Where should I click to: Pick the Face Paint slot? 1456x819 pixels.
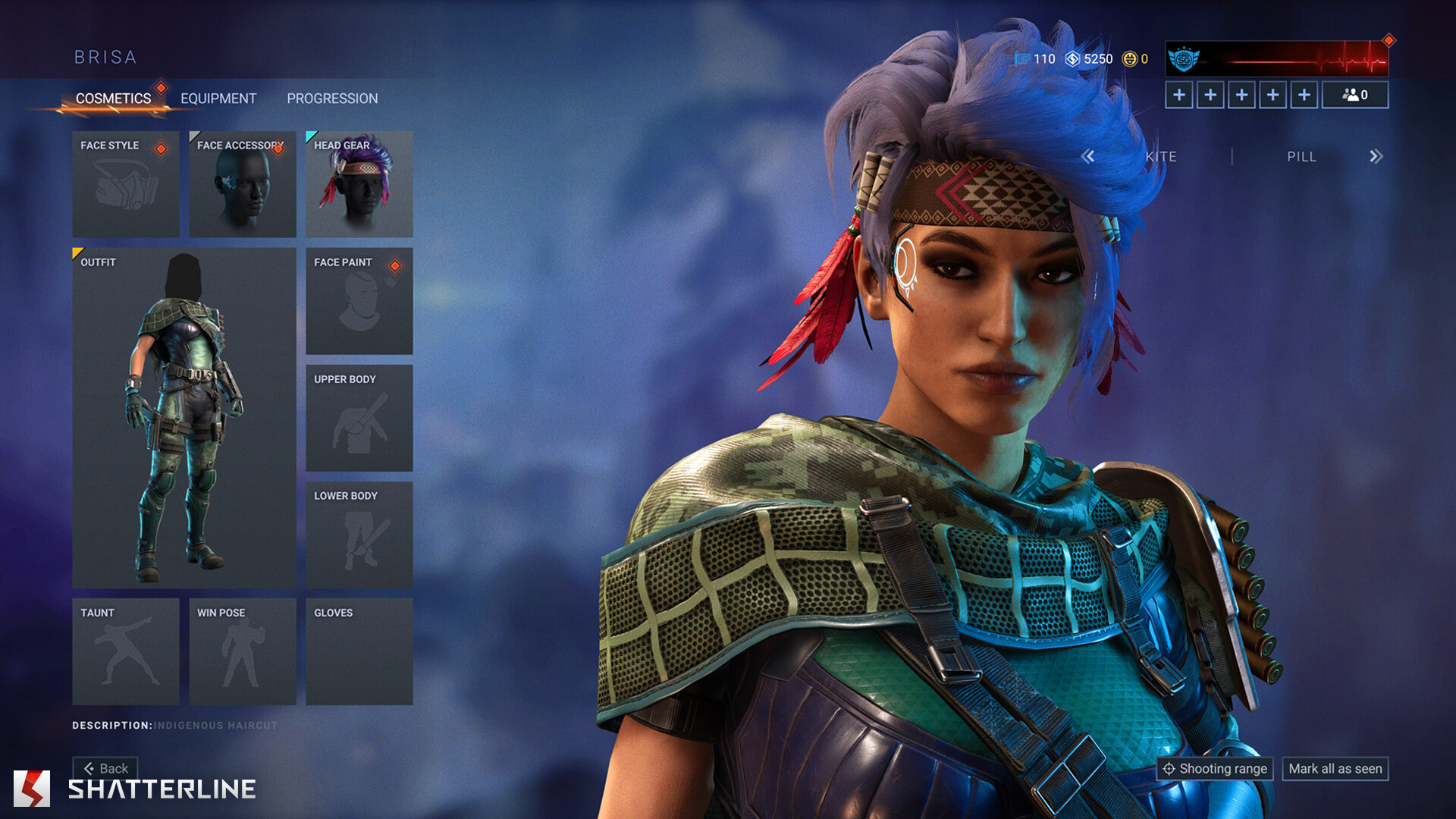click(x=359, y=301)
